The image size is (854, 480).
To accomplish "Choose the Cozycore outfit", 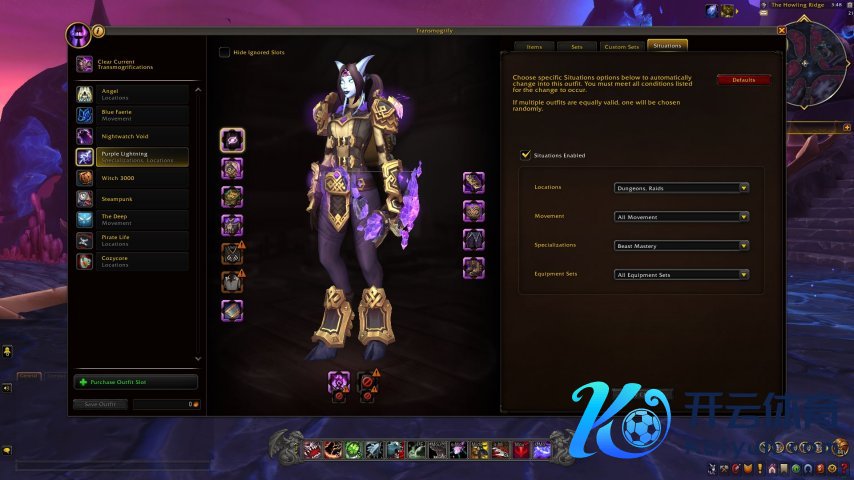I will point(132,261).
